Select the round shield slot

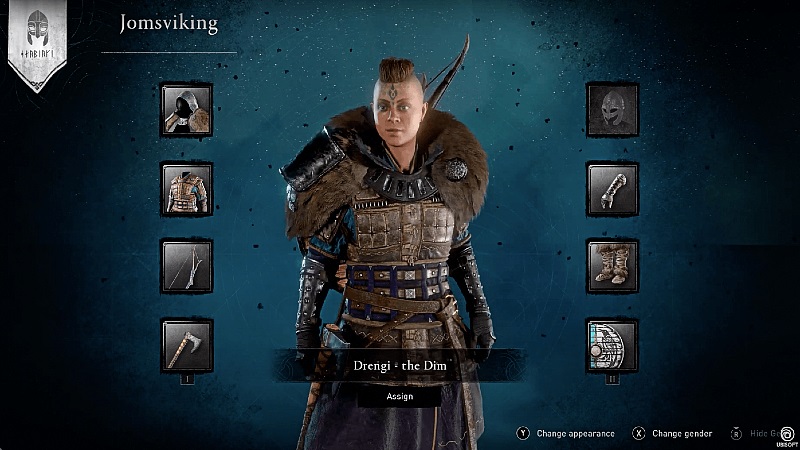612,345
